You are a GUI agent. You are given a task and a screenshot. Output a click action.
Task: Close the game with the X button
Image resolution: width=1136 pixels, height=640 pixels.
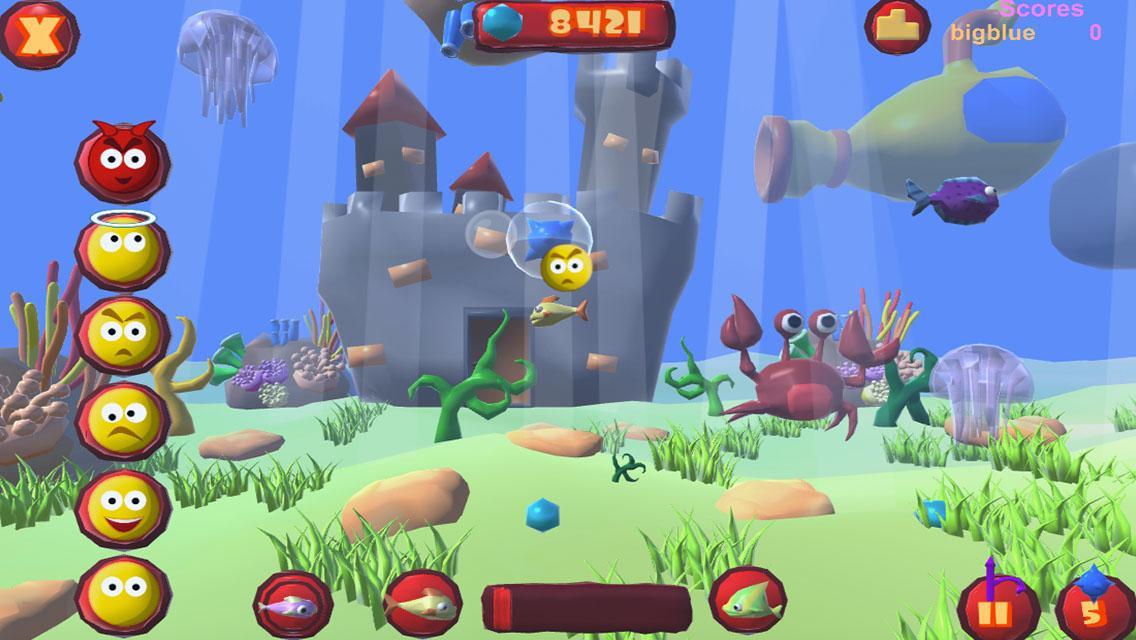tap(39, 35)
